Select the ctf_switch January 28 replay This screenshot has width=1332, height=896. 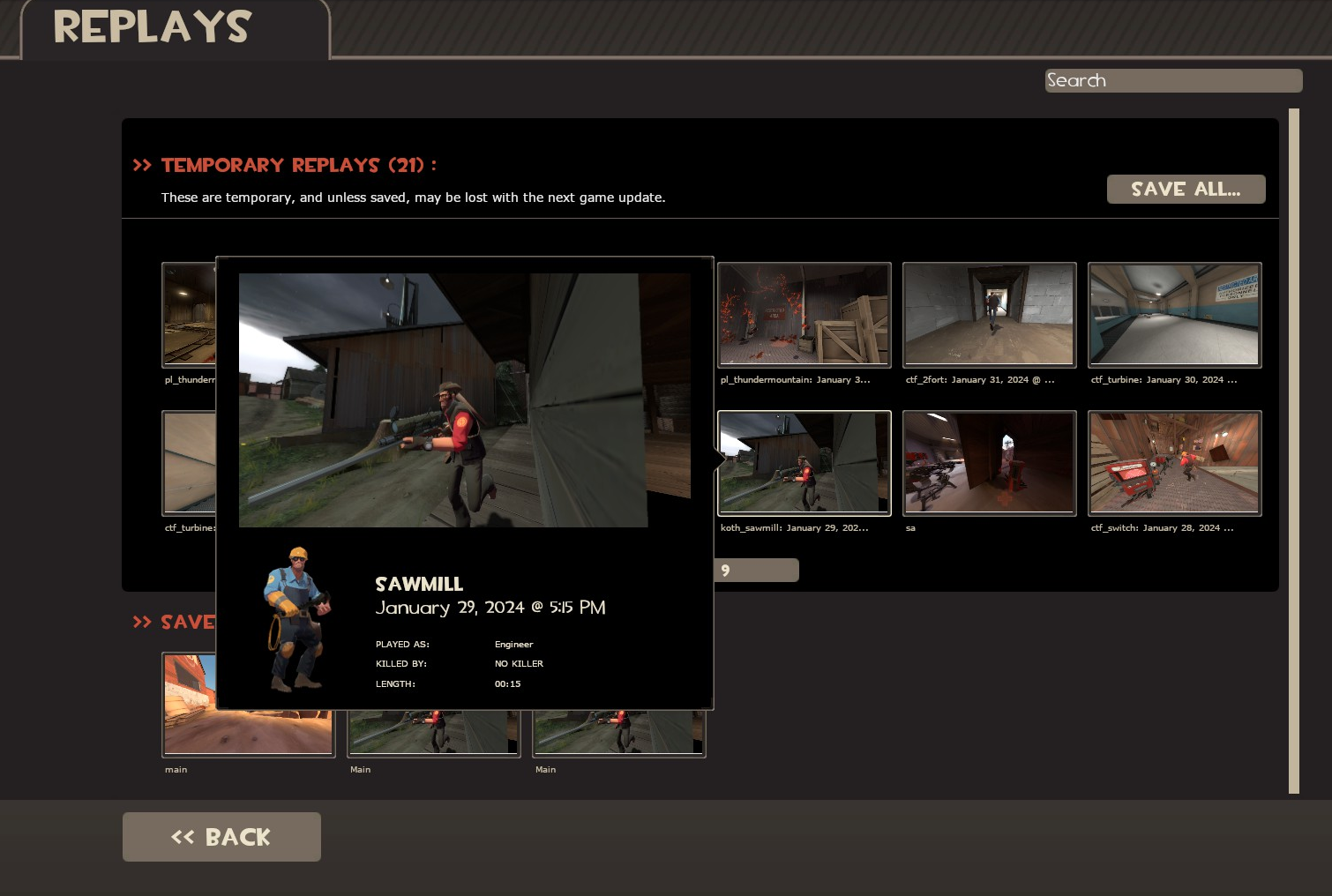point(1174,462)
